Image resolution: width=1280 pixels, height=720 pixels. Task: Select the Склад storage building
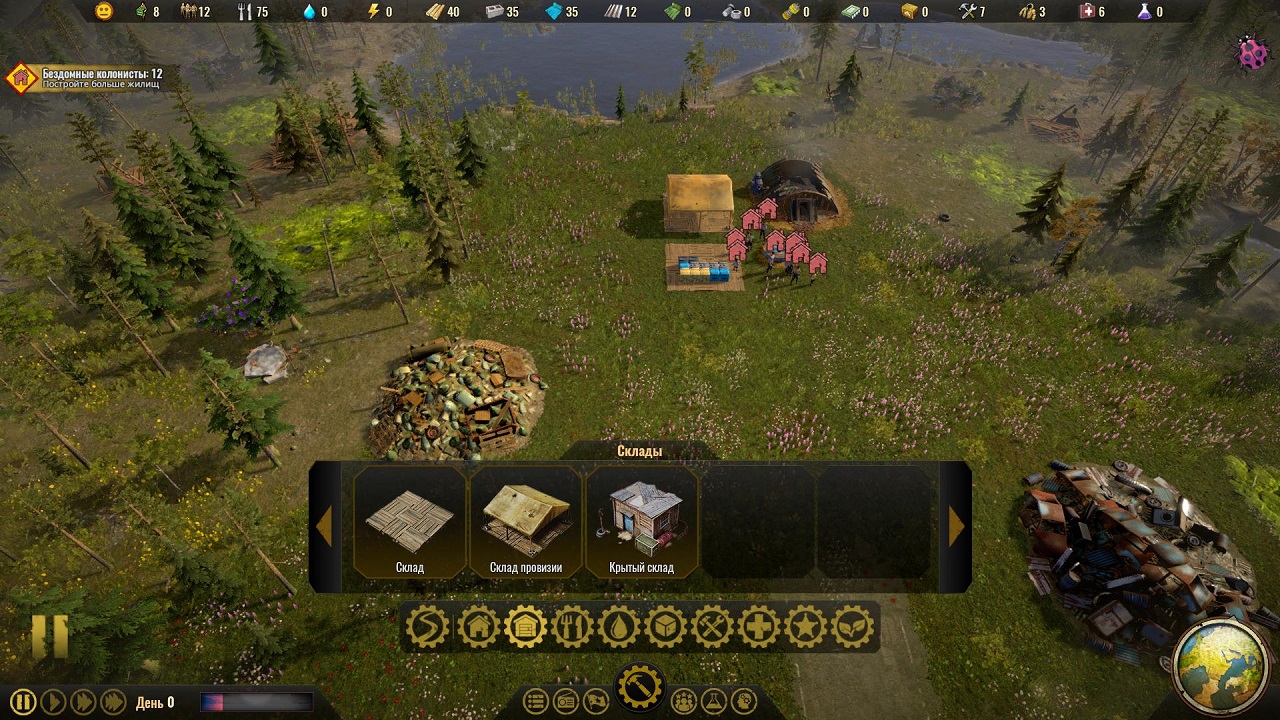click(410, 522)
